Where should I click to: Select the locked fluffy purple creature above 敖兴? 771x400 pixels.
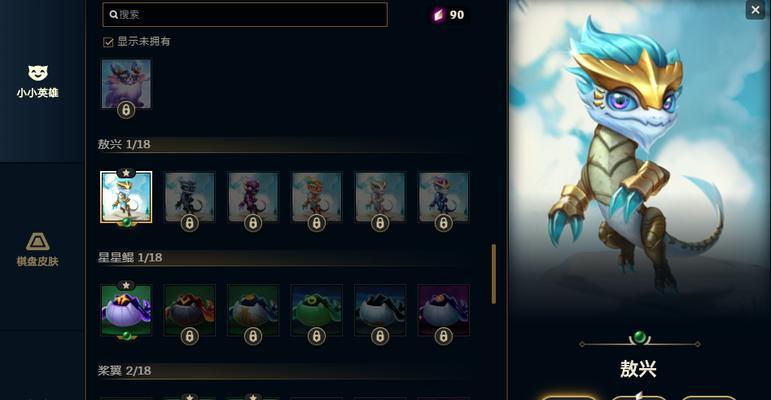click(x=126, y=84)
